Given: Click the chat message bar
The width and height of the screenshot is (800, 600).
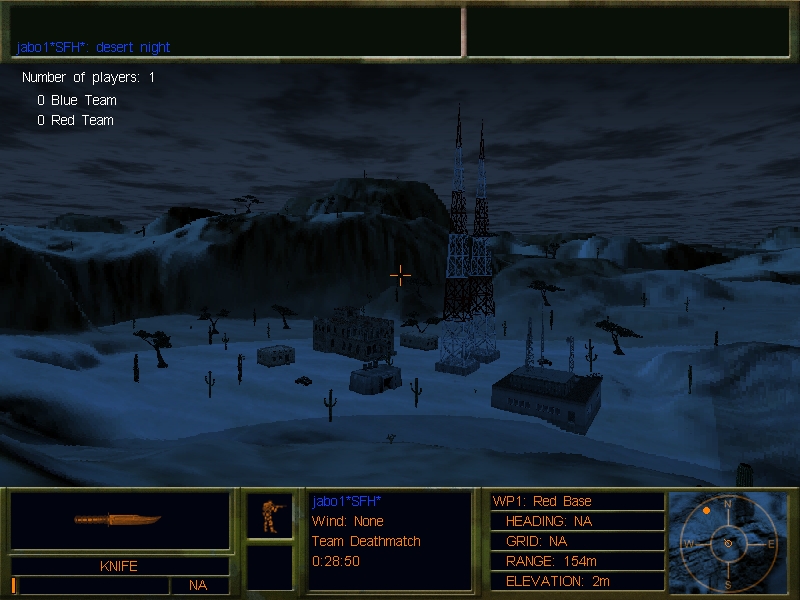Looking at the screenshot, I should coord(236,47).
